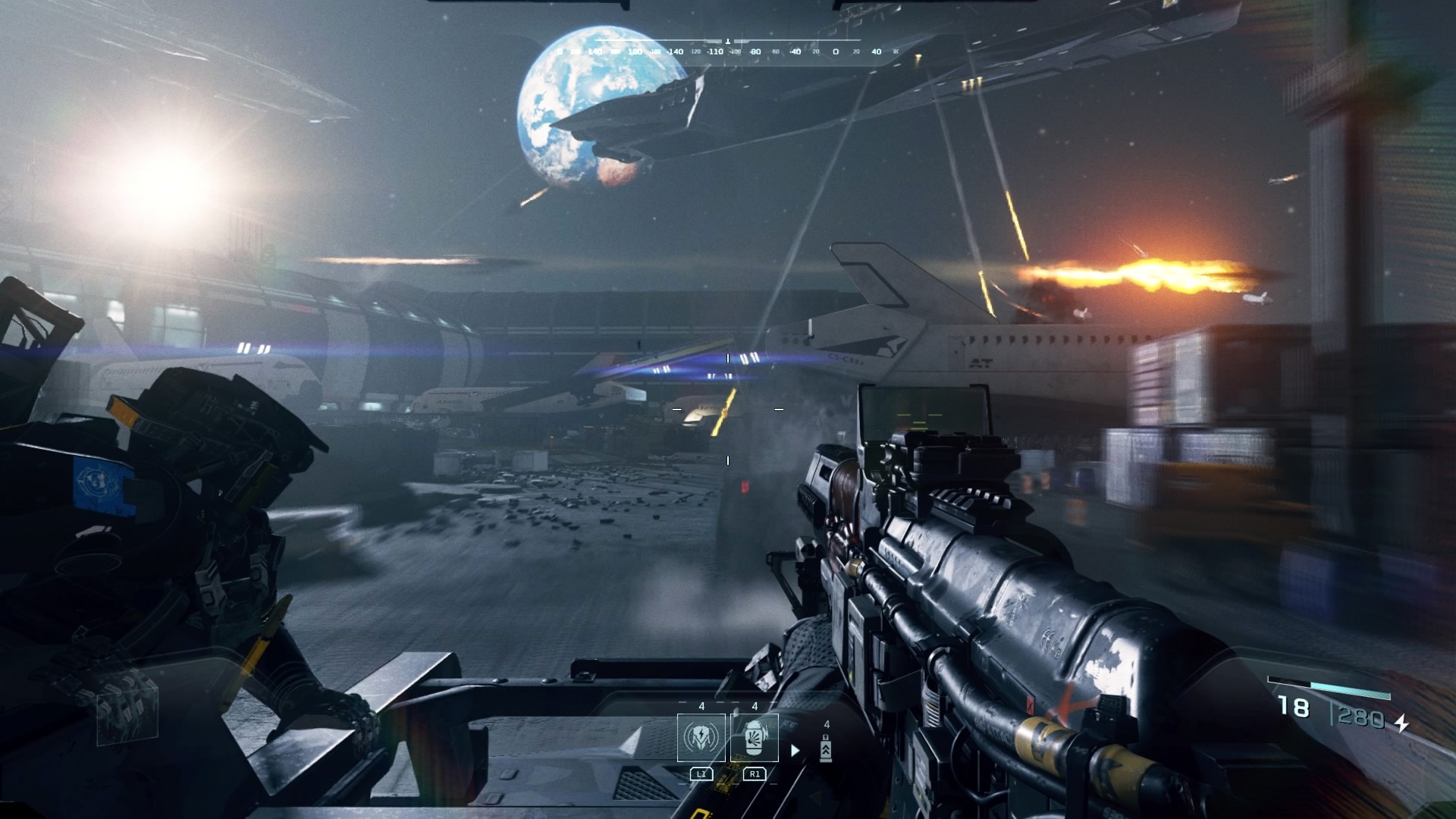Toggle the tick marker above the crosshair
Screen dimensions: 1456x819
[728, 359]
